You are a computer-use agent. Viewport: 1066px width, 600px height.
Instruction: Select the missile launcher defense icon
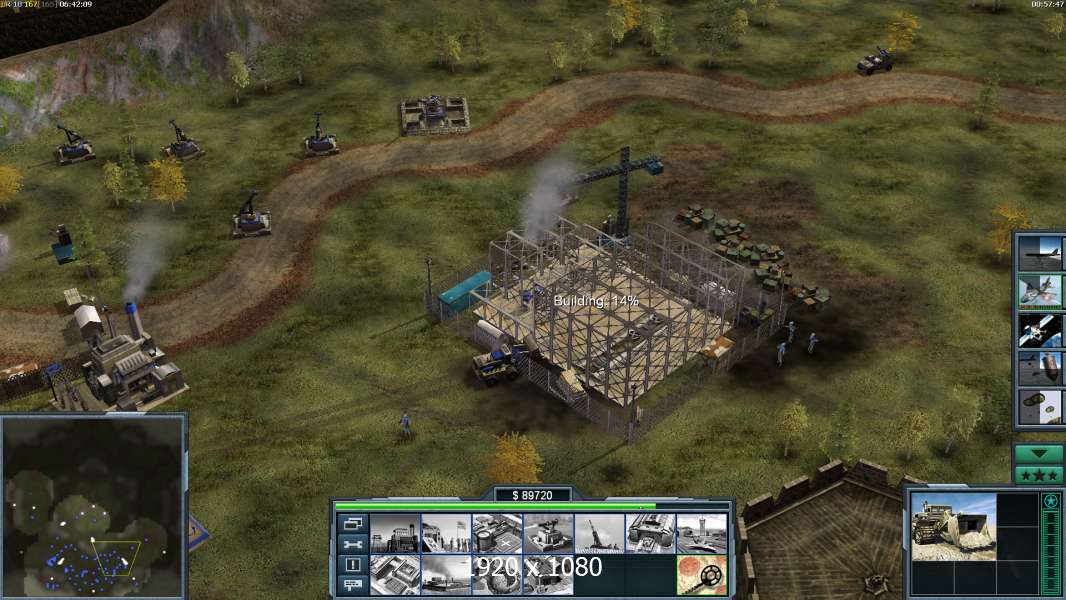(x=599, y=534)
